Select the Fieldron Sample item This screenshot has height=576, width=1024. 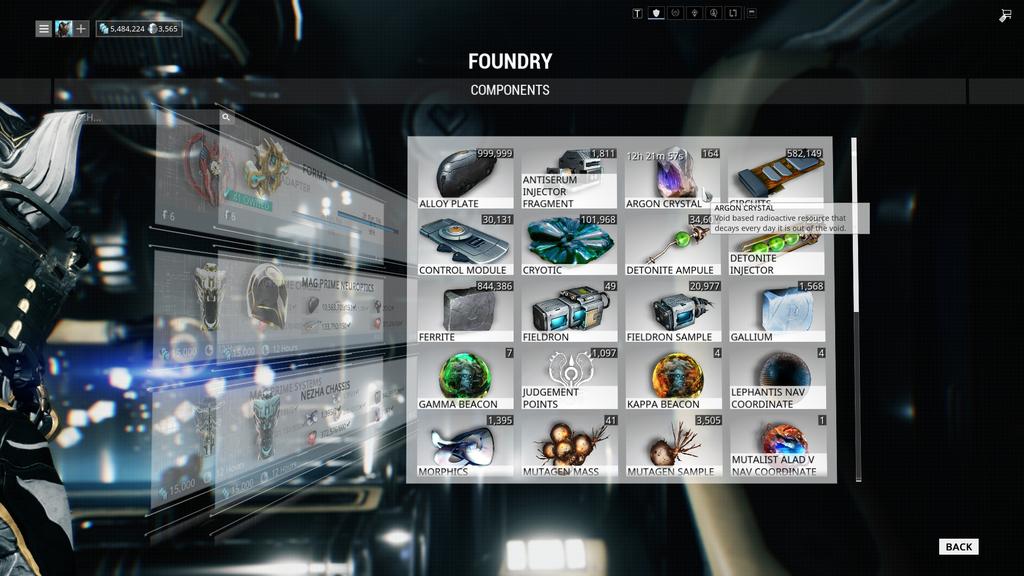[x=672, y=312]
